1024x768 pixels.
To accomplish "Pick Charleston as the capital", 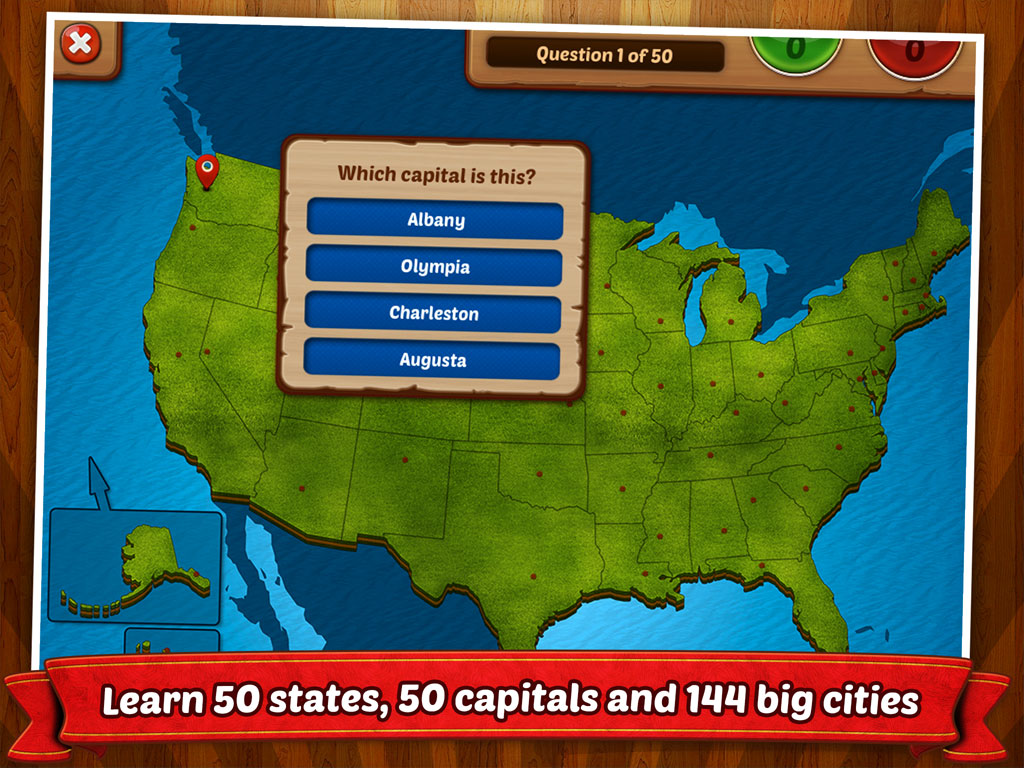I will point(434,313).
